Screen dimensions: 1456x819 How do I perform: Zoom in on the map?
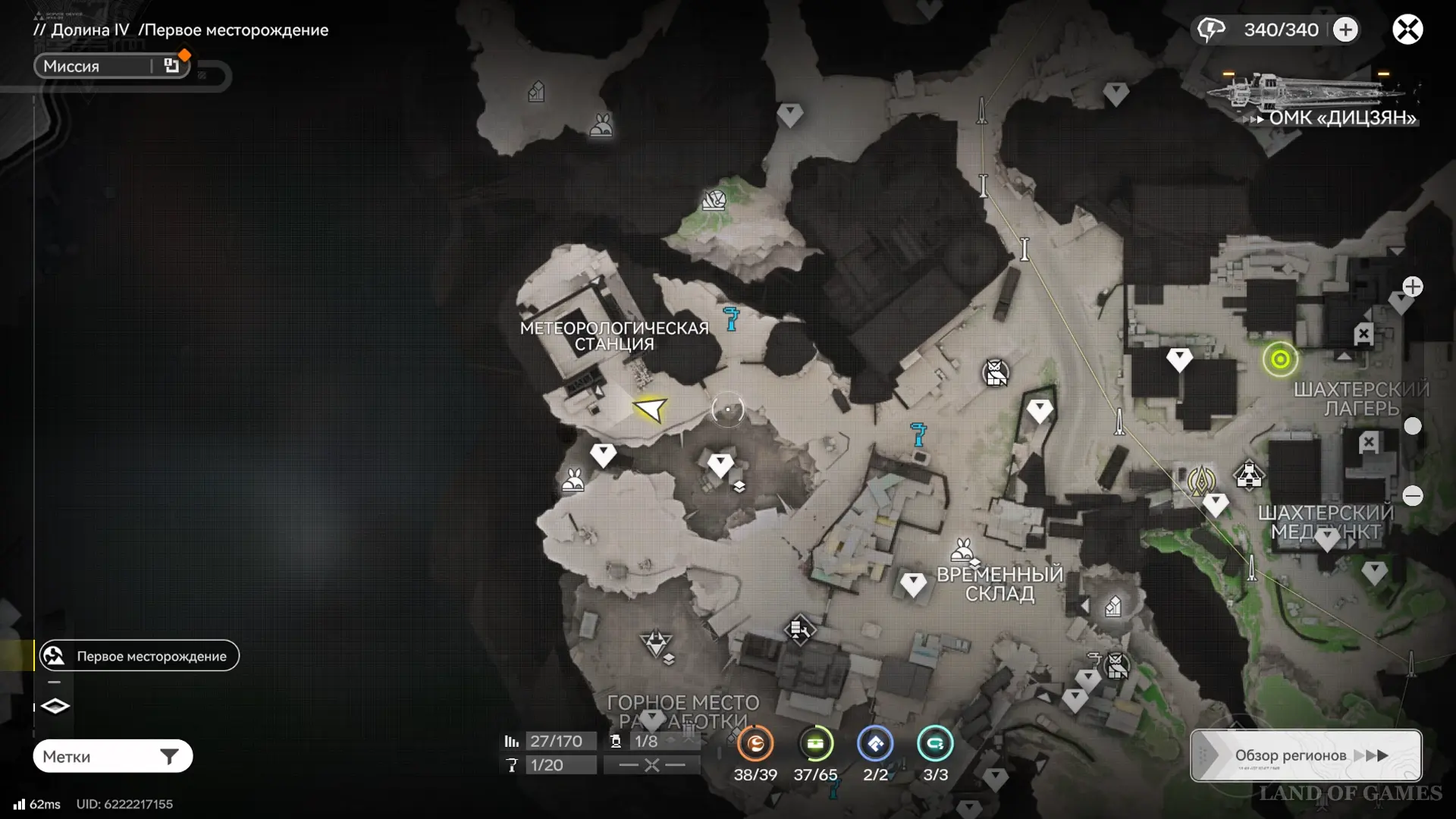[x=1412, y=287]
